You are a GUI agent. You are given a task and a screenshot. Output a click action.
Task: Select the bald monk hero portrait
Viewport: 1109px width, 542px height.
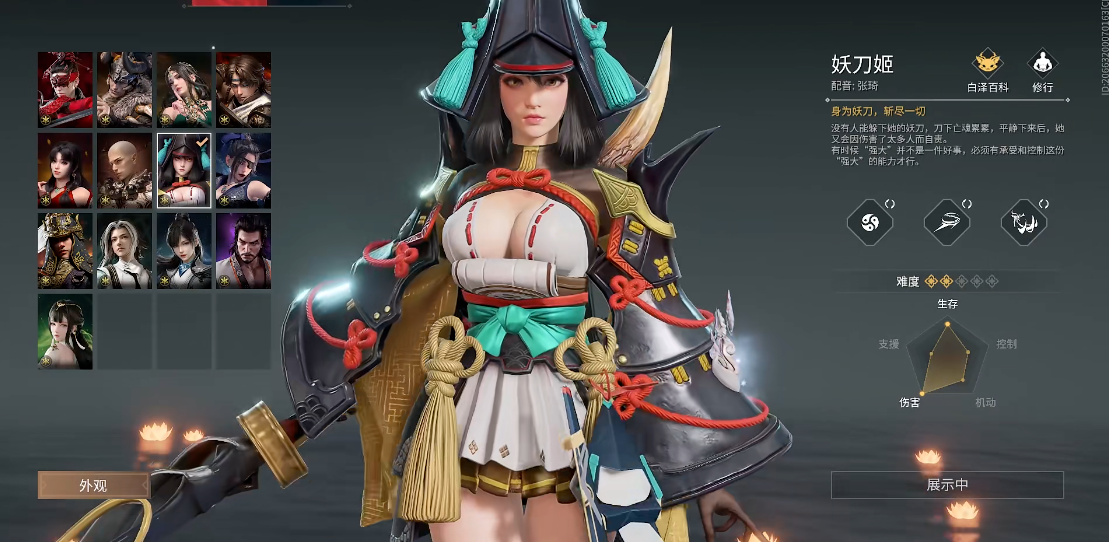point(125,170)
